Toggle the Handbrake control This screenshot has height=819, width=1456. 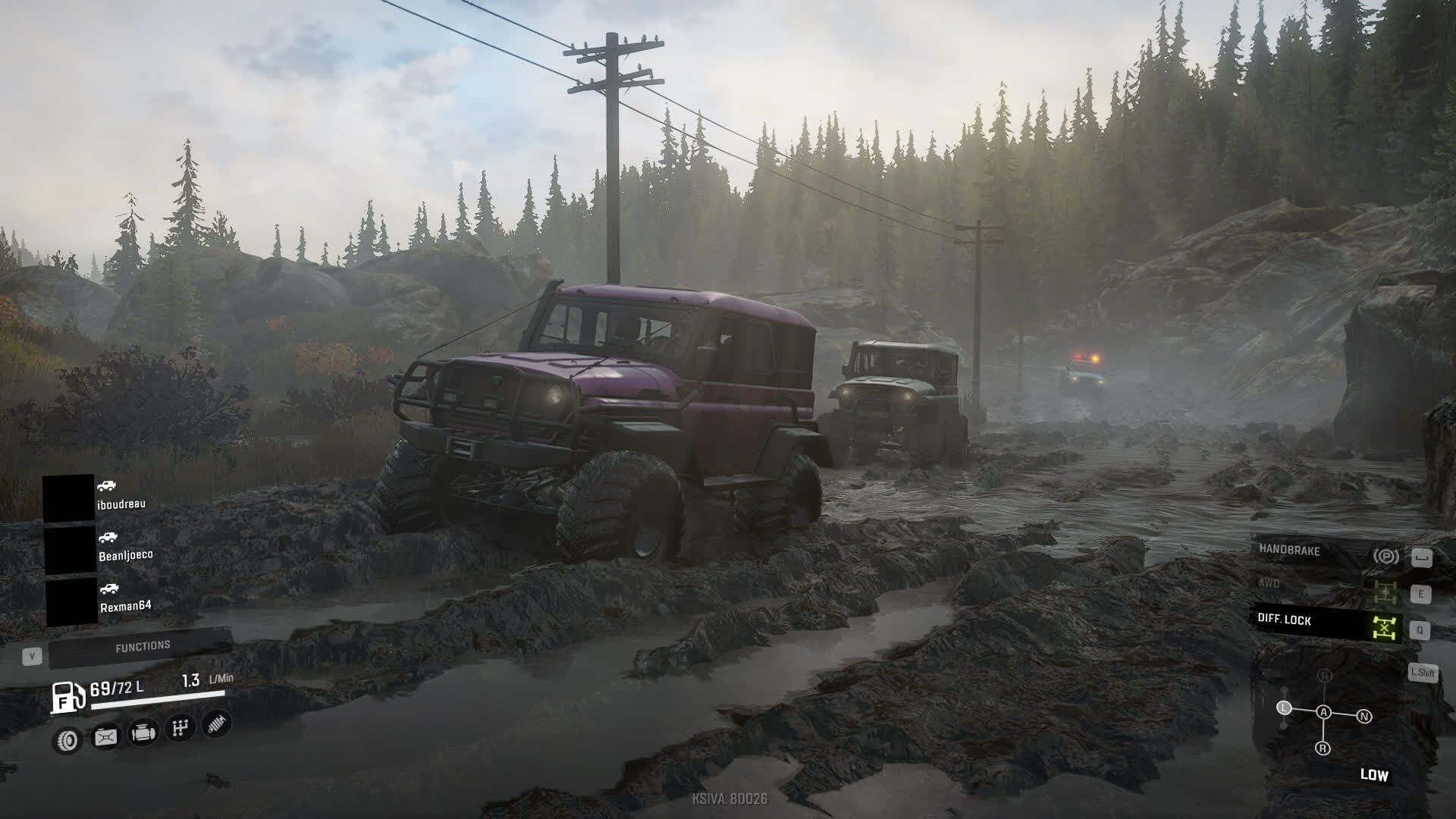pyautogui.click(x=1323, y=554)
